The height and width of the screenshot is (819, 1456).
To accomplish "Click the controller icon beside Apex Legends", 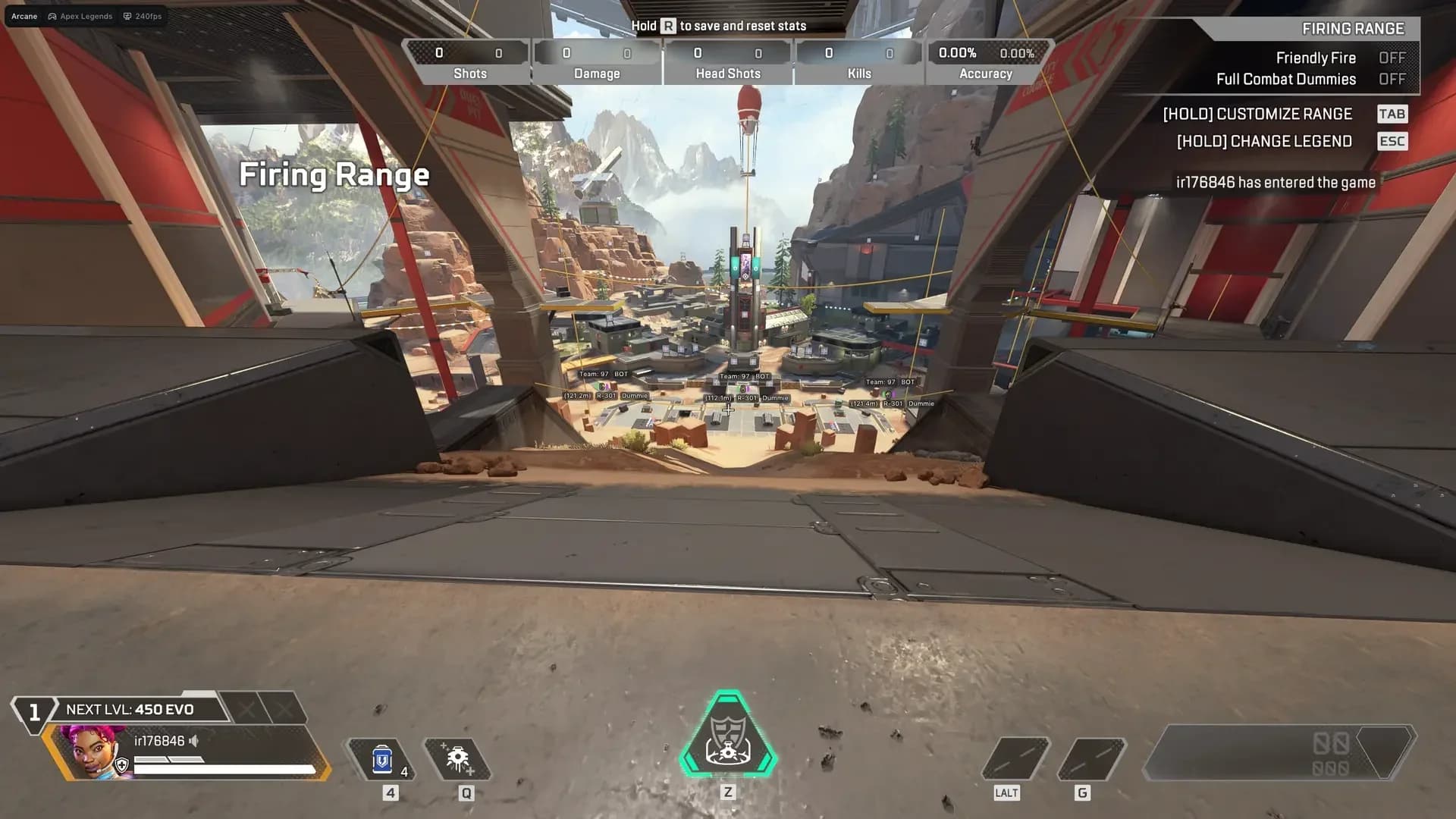I will click(51, 16).
